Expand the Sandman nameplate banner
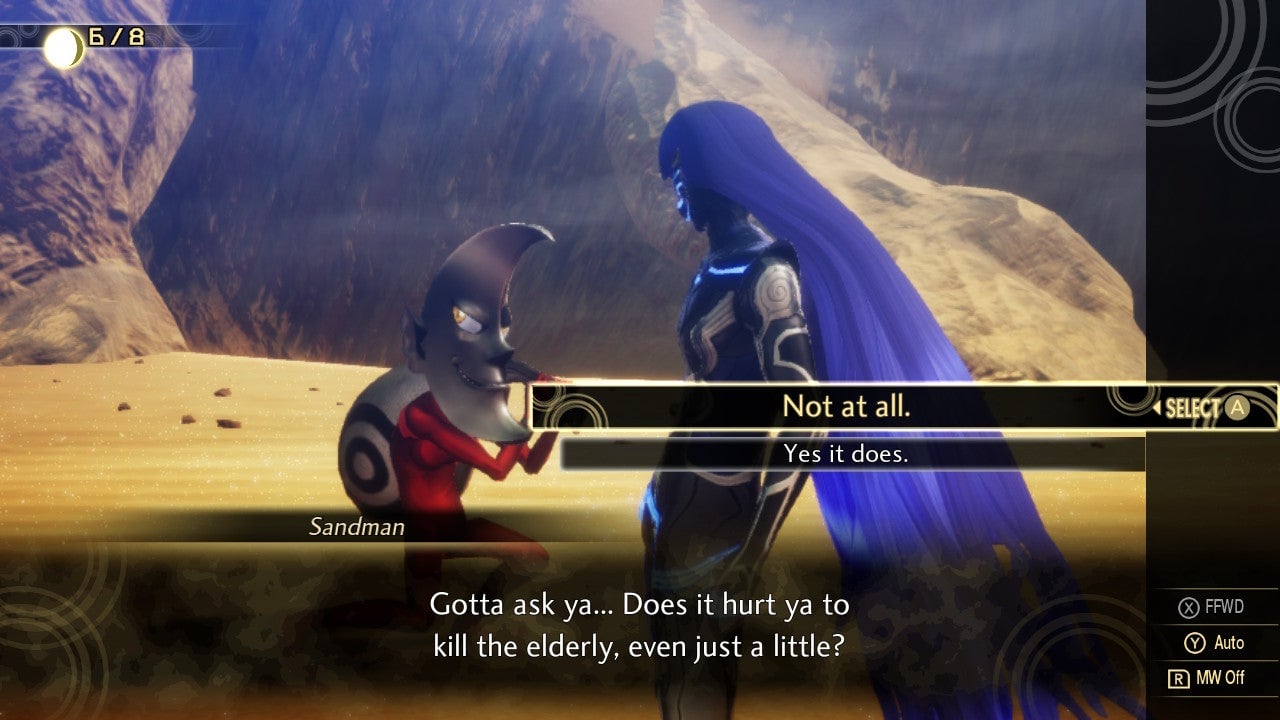Viewport: 1280px width, 720px height. 358,527
